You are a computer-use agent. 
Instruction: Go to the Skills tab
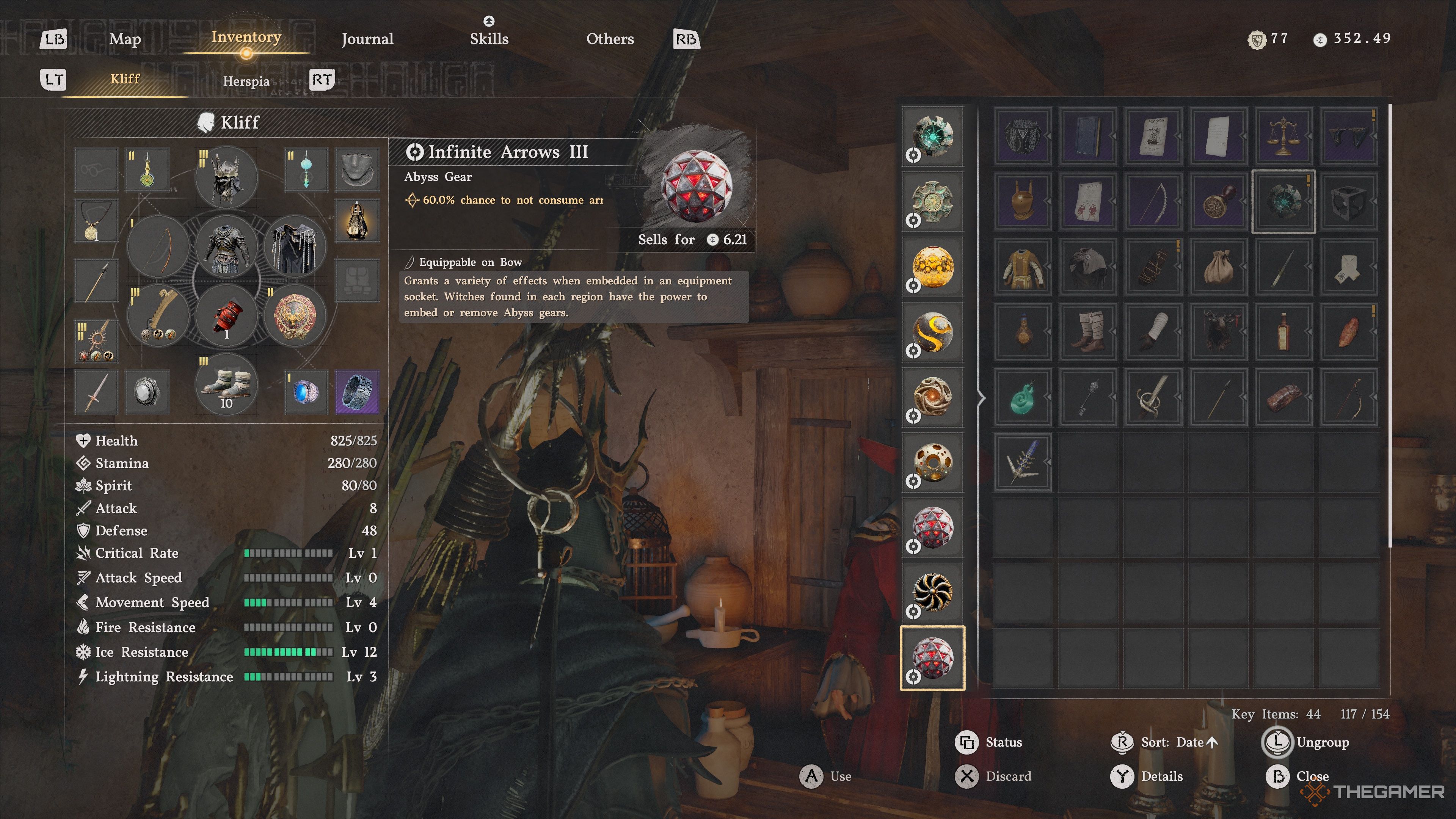pyautogui.click(x=489, y=39)
